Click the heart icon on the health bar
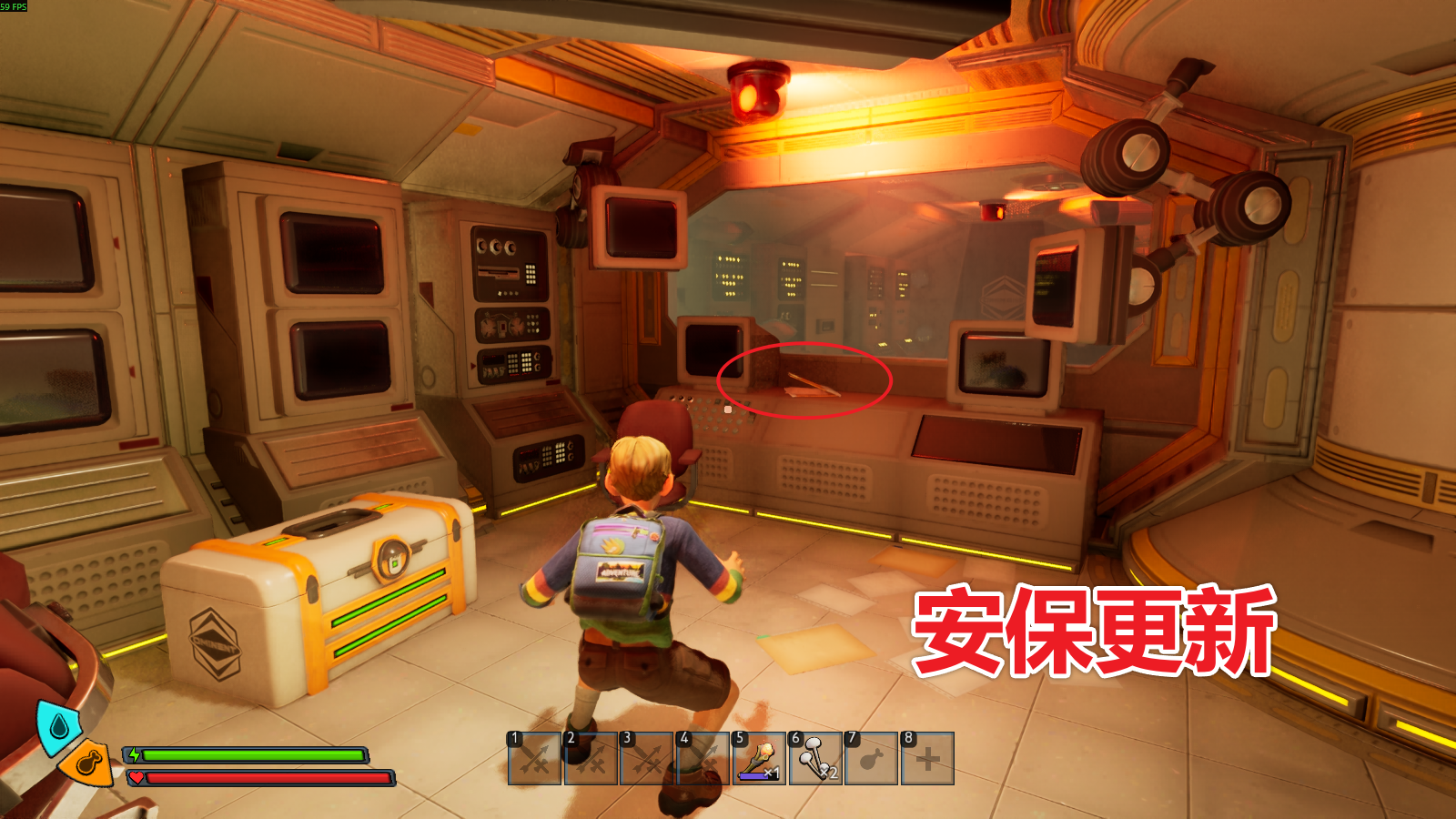 [136, 777]
